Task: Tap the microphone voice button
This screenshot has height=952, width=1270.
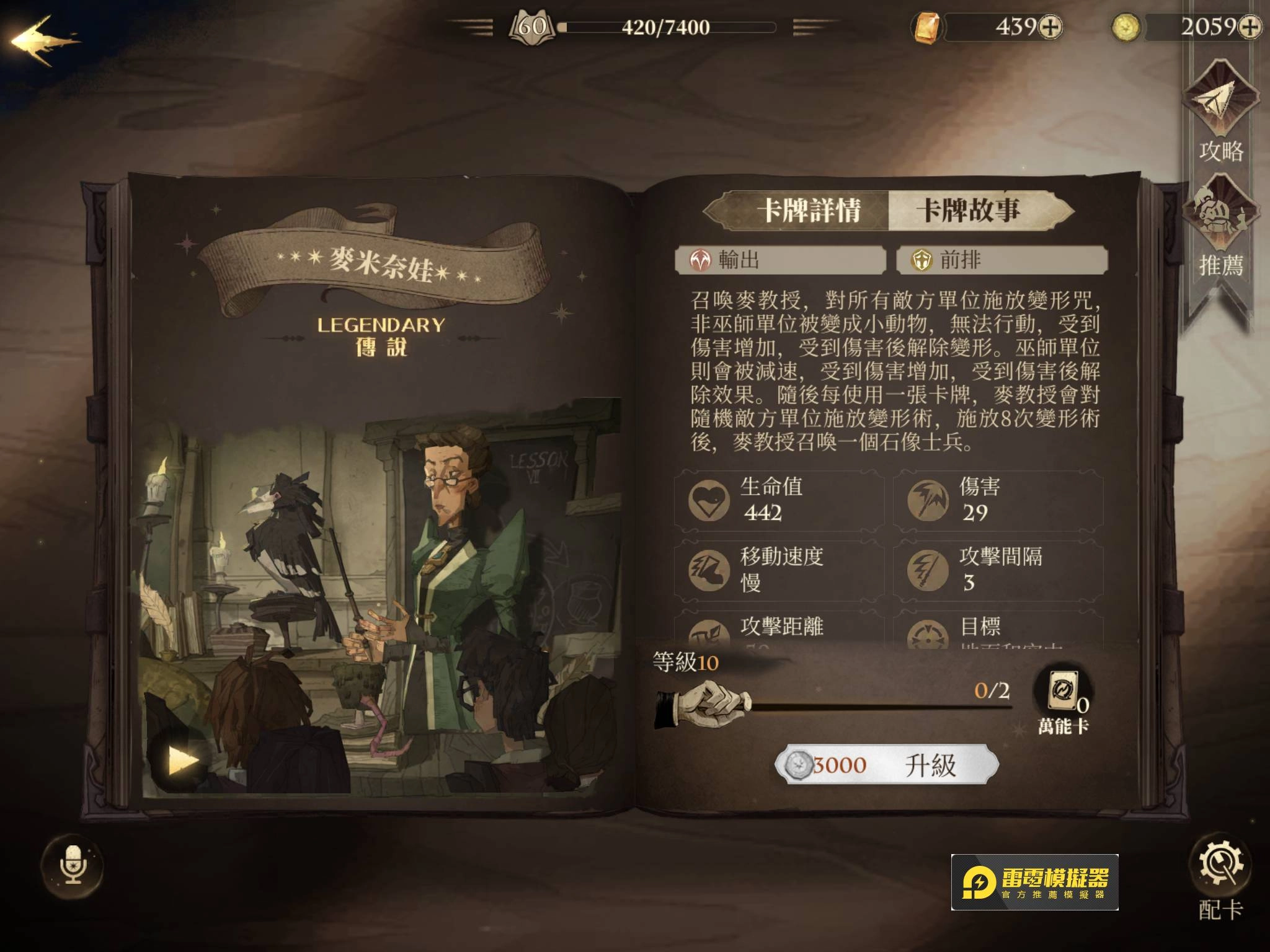Action: (73, 865)
